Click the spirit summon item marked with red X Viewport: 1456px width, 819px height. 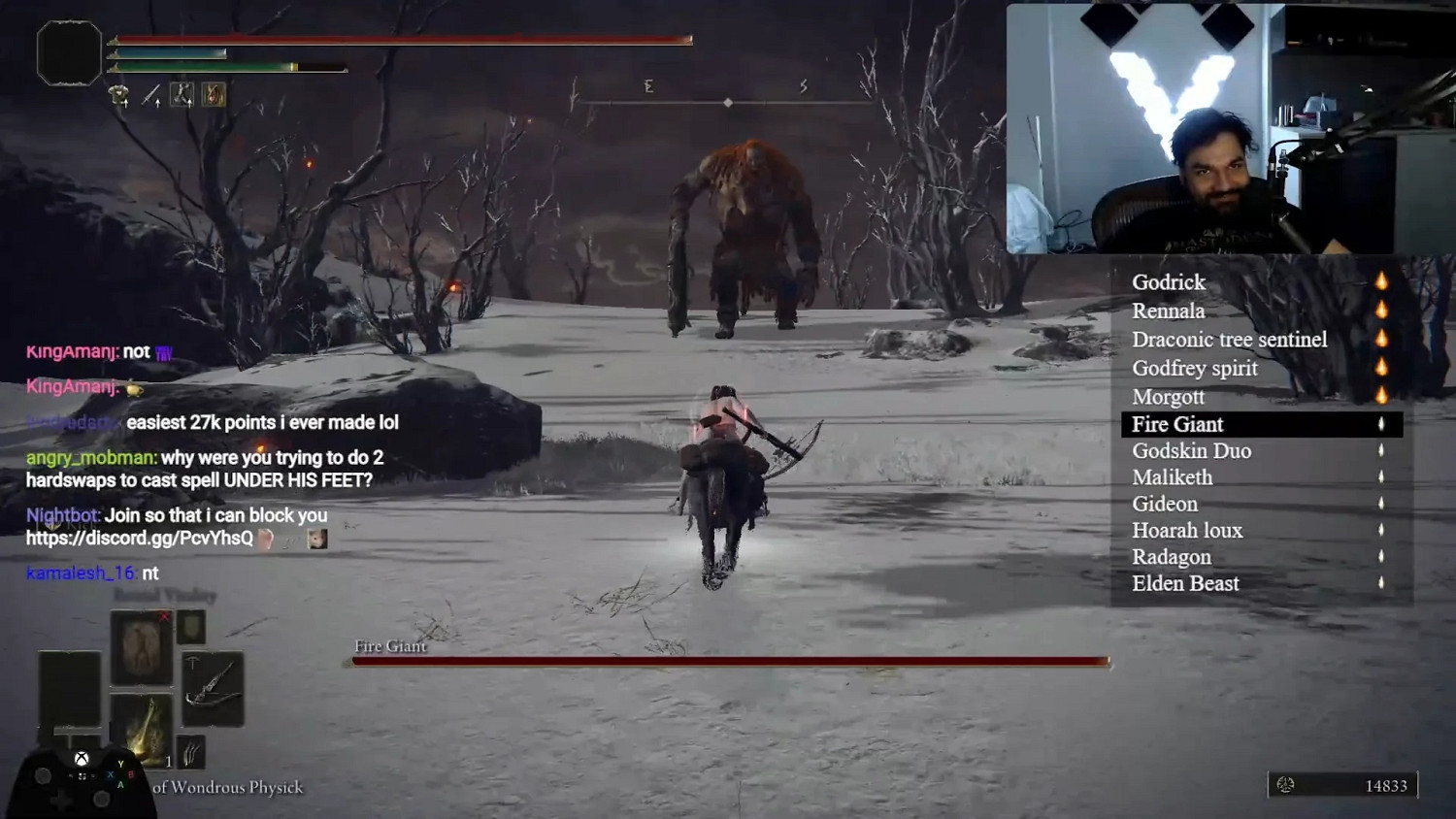(x=140, y=646)
